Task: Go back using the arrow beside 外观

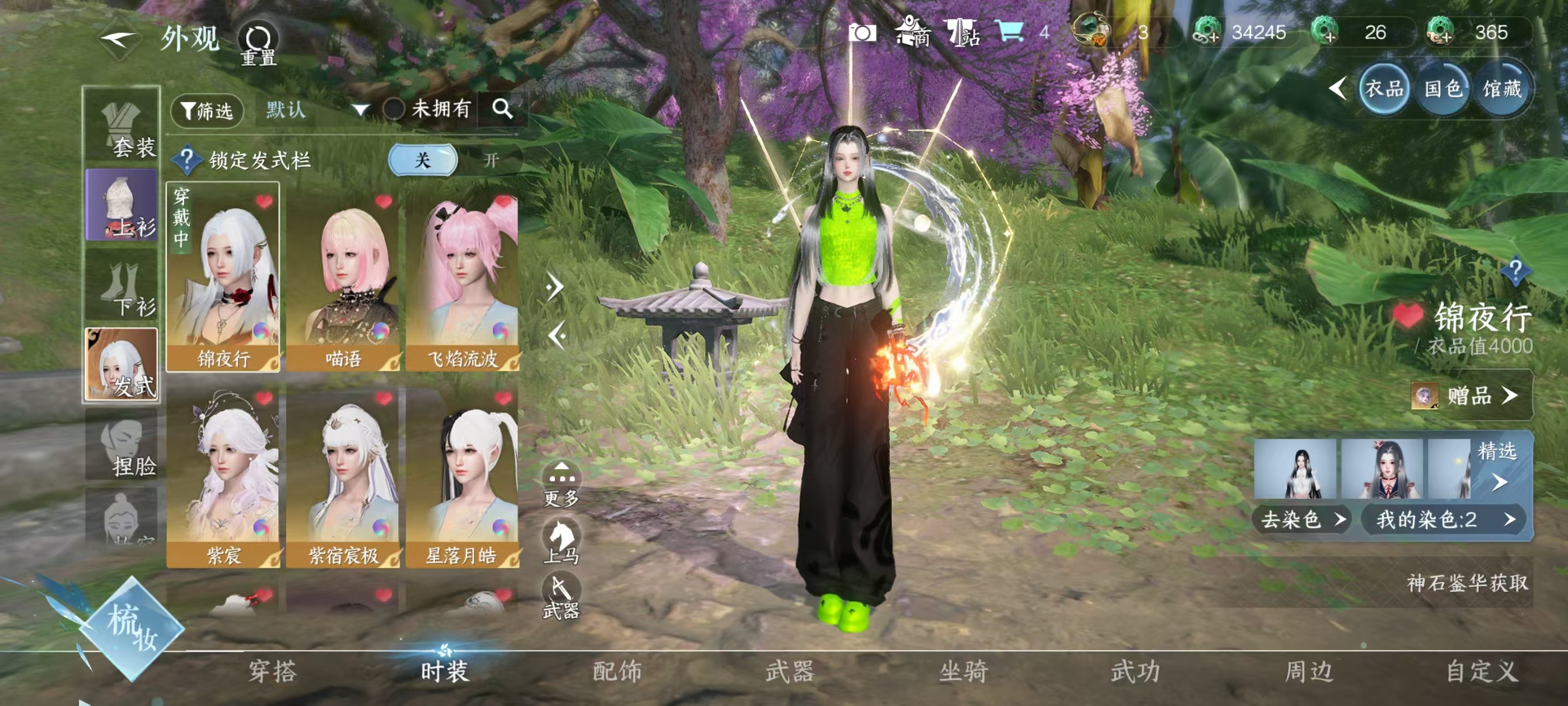Action: click(119, 40)
